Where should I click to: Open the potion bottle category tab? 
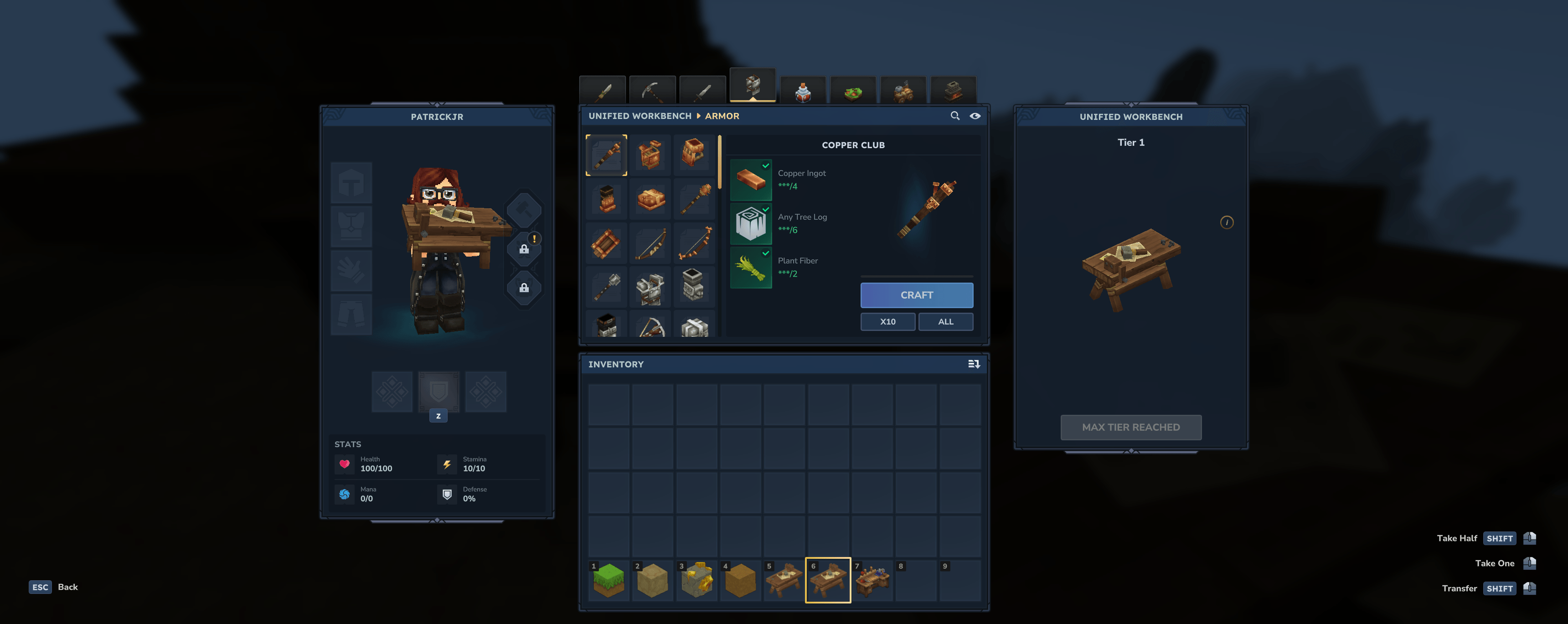tap(803, 91)
